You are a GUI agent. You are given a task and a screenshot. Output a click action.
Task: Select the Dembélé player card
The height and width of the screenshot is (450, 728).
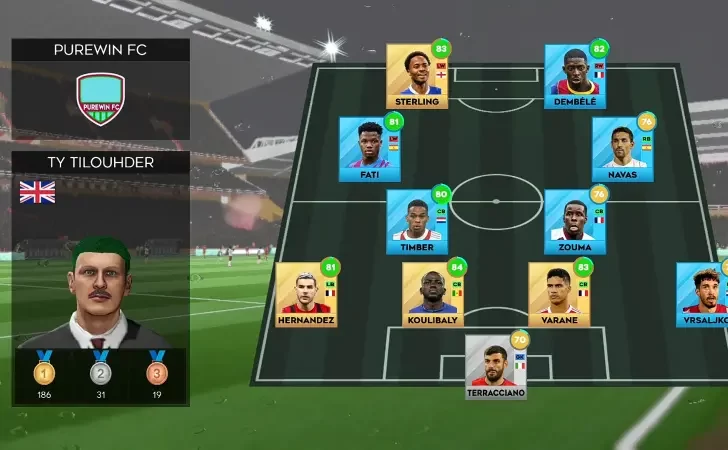coord(575,75)
